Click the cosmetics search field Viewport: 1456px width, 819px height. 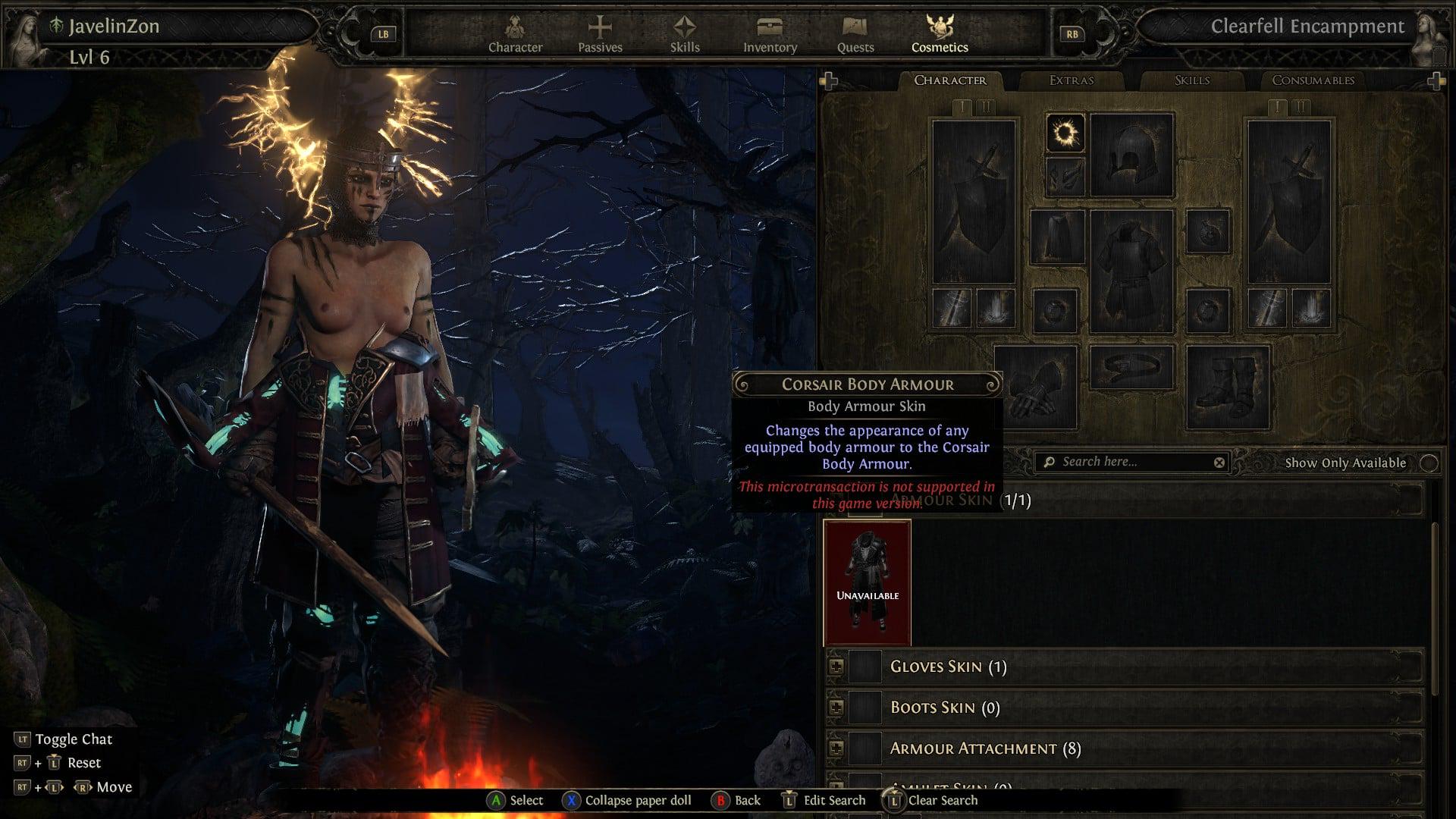pos(1130,462)
